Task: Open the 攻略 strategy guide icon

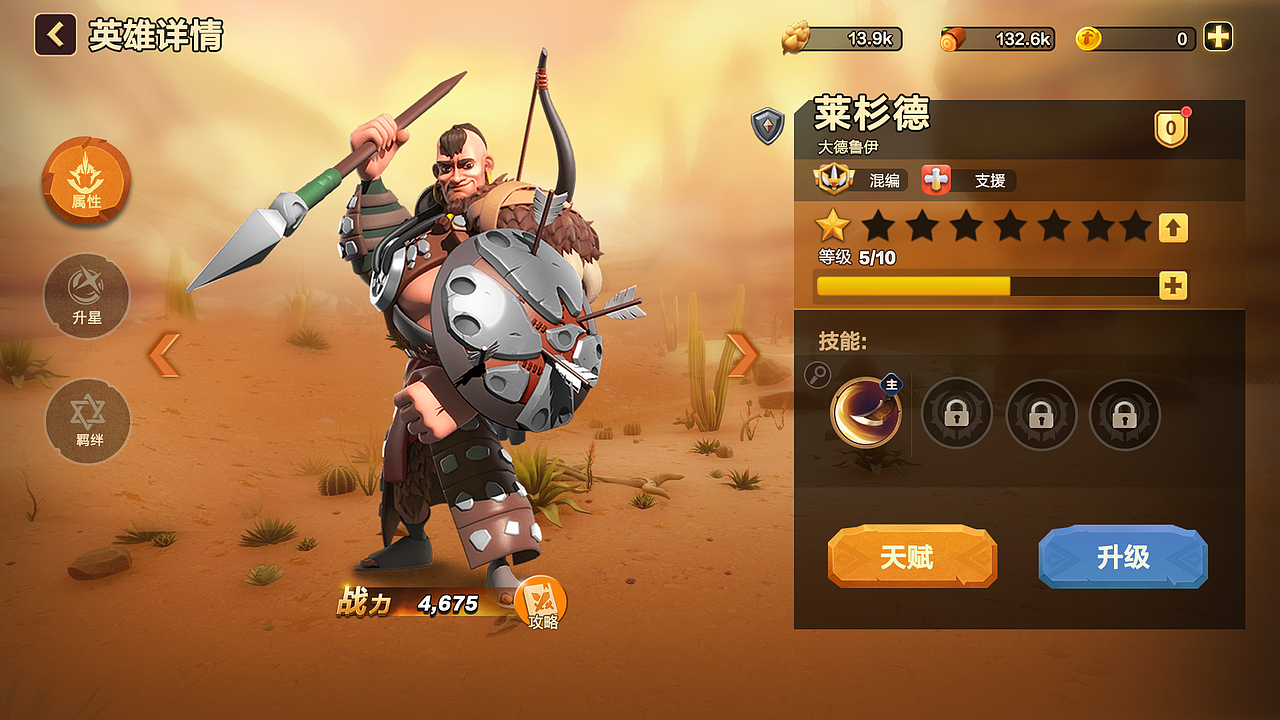Action: 541,600
